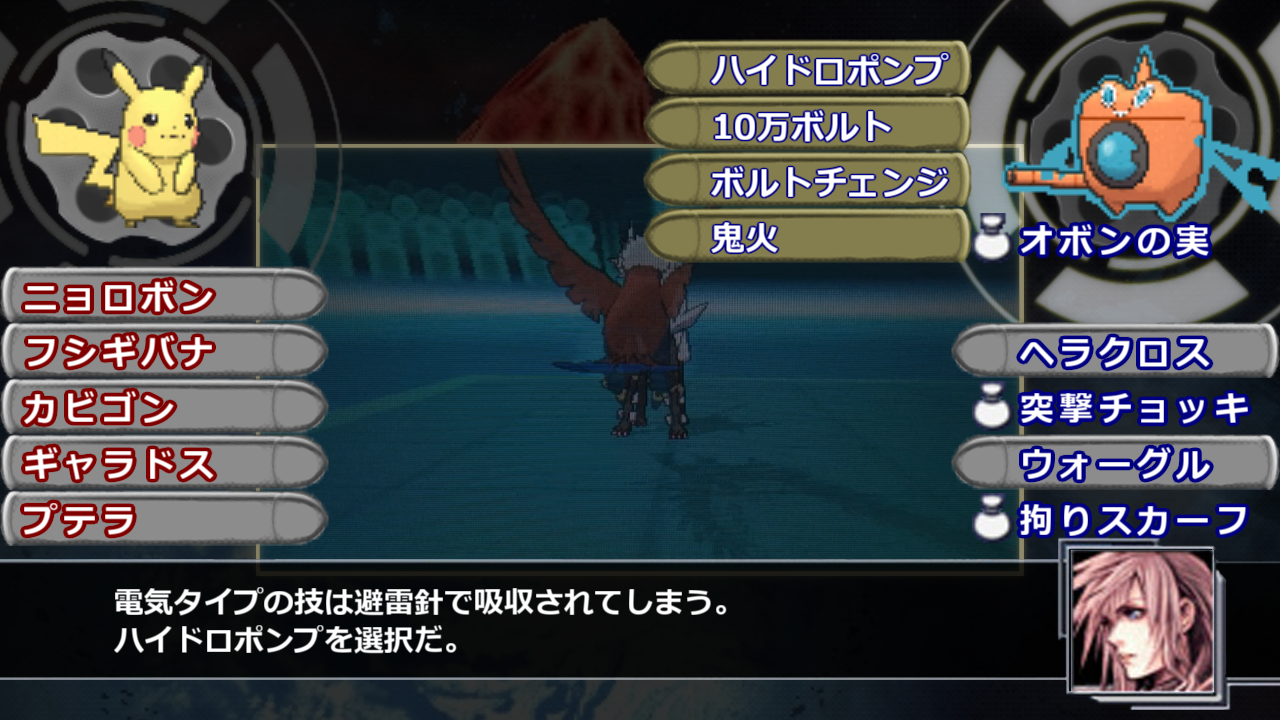
Task: Click the item icon next to 拘りスカーフ
Action: tap(993, 517)
